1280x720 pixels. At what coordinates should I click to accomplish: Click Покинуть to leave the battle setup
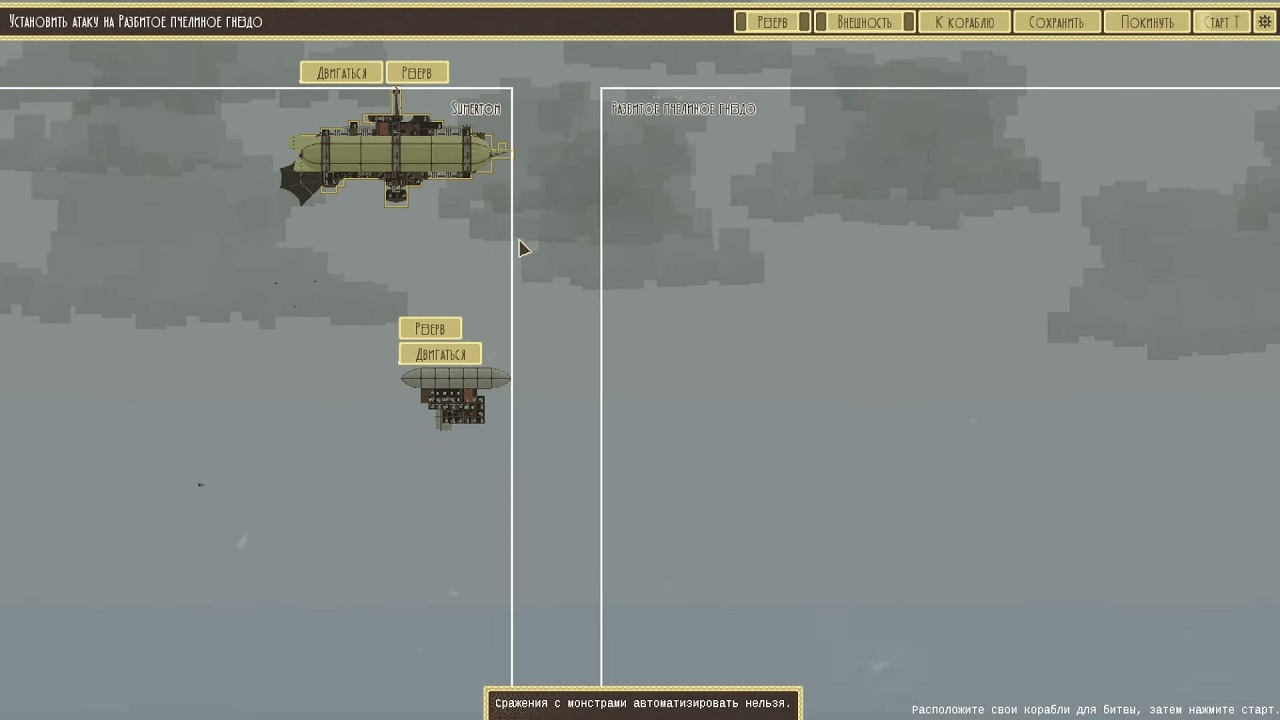[1146, 20]
